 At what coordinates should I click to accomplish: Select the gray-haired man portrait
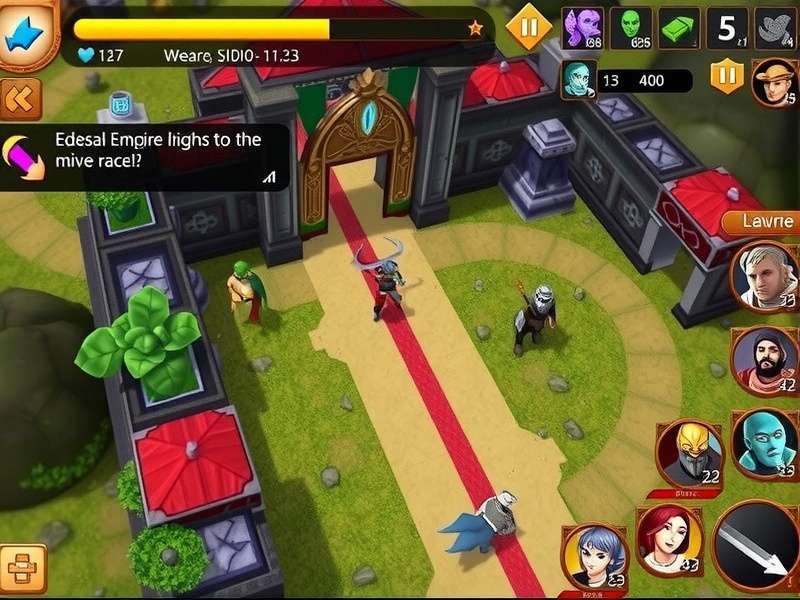[764, 277]
